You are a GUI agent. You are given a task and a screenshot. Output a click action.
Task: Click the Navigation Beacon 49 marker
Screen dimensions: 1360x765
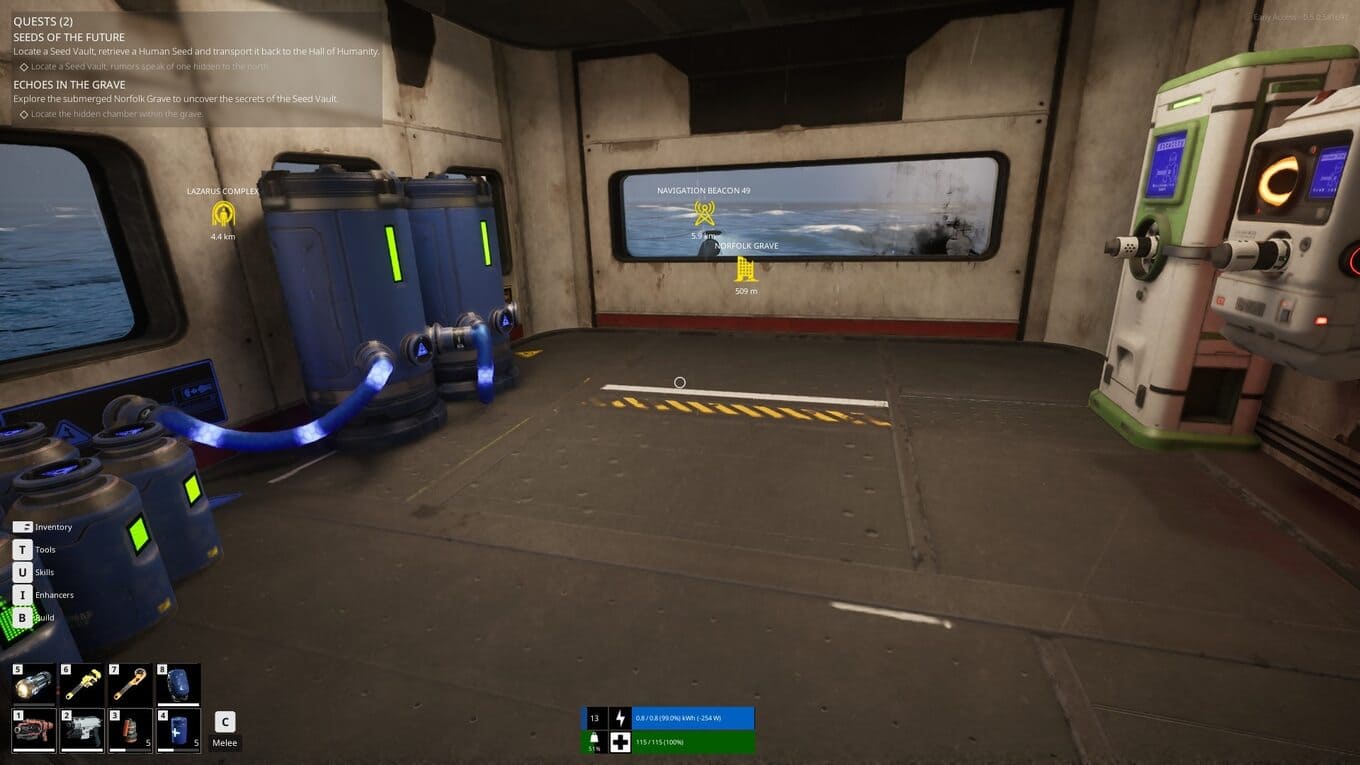[704, 213]
